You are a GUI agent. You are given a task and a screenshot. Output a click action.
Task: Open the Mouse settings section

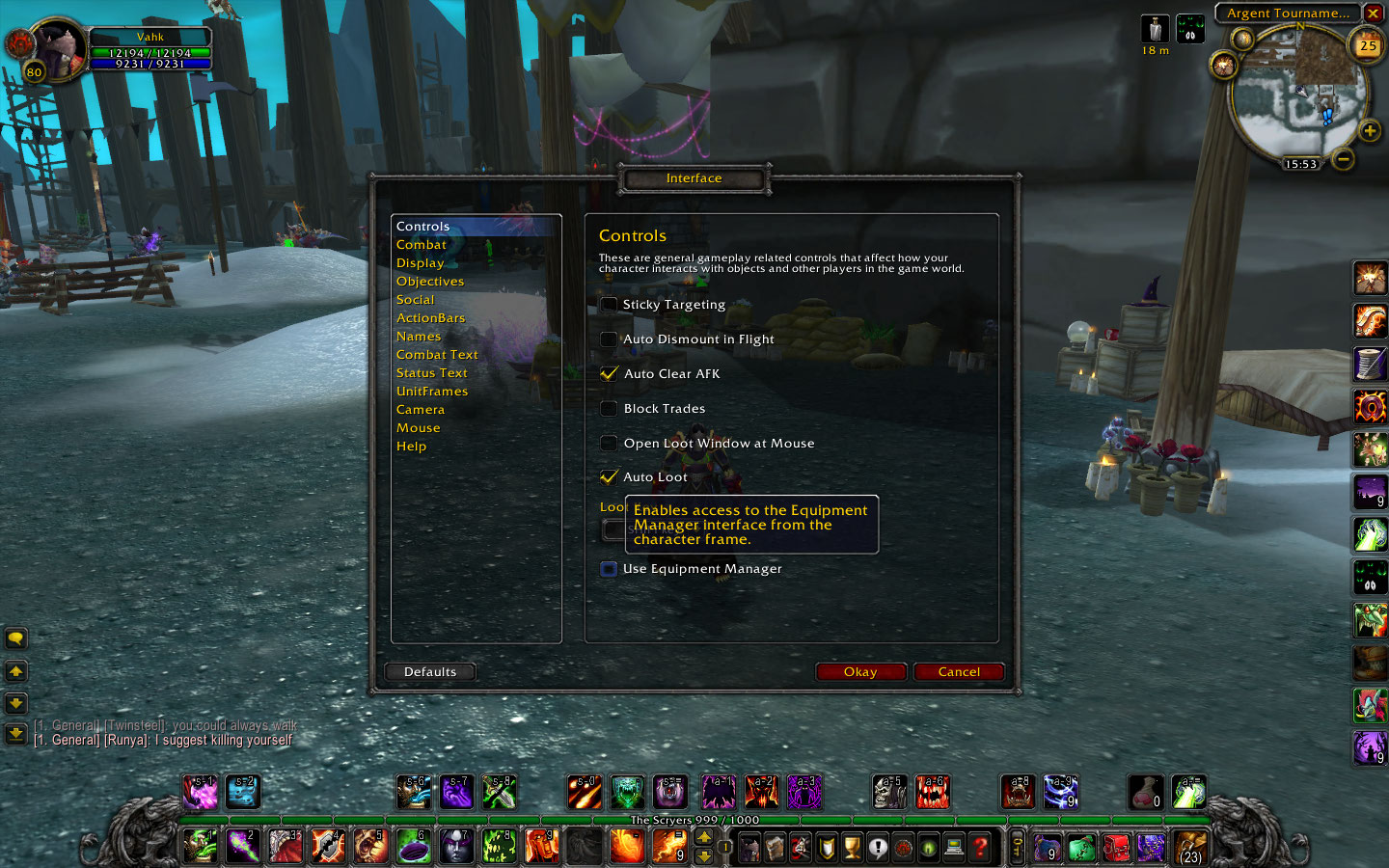pos(418,428)
